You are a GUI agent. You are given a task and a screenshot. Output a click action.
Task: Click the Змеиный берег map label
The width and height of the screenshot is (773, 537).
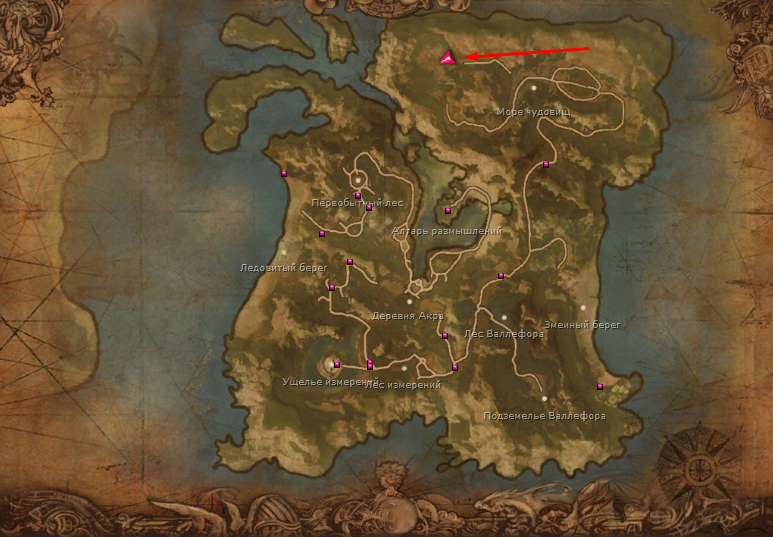[x=582, y=324]
